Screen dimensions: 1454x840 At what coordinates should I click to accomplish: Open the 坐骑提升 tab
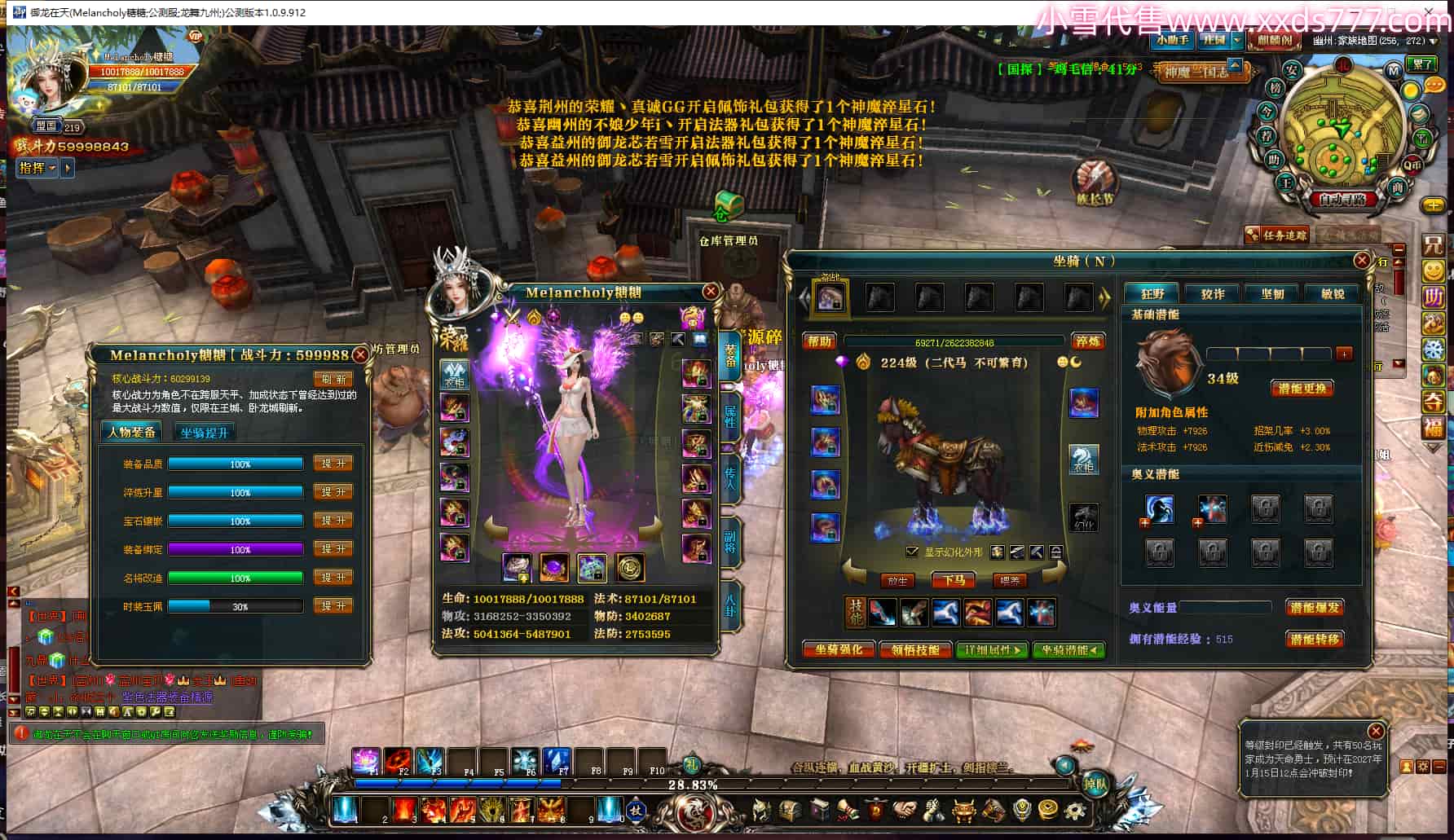pyautogui.click(x=205, y=433)
